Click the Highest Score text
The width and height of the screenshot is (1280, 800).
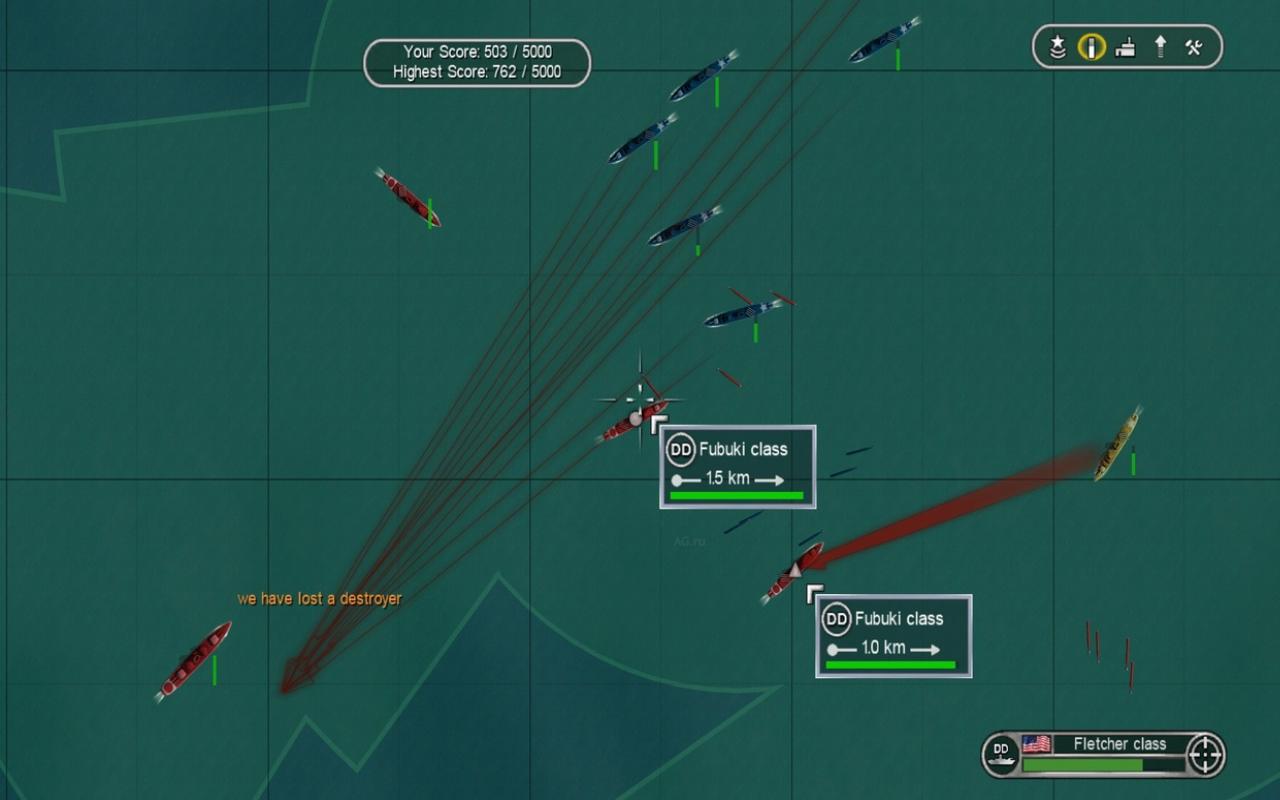tap(478, 72)
